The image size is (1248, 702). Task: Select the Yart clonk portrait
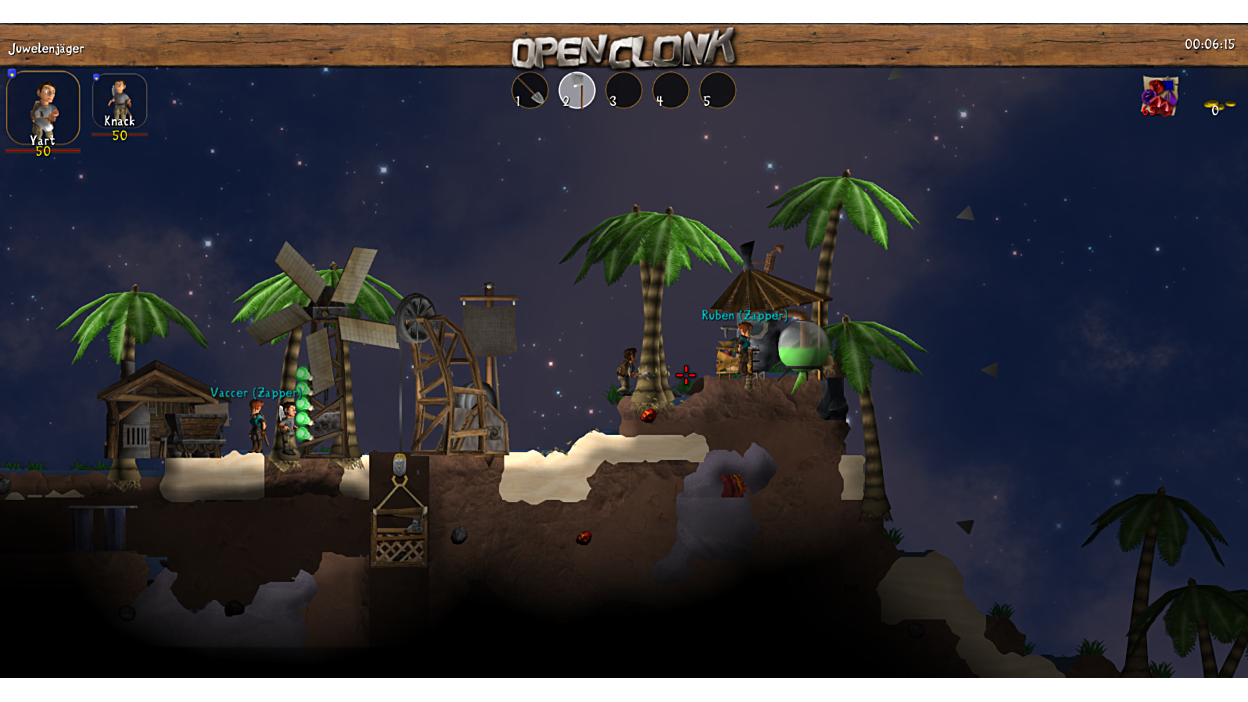point(43,106)
